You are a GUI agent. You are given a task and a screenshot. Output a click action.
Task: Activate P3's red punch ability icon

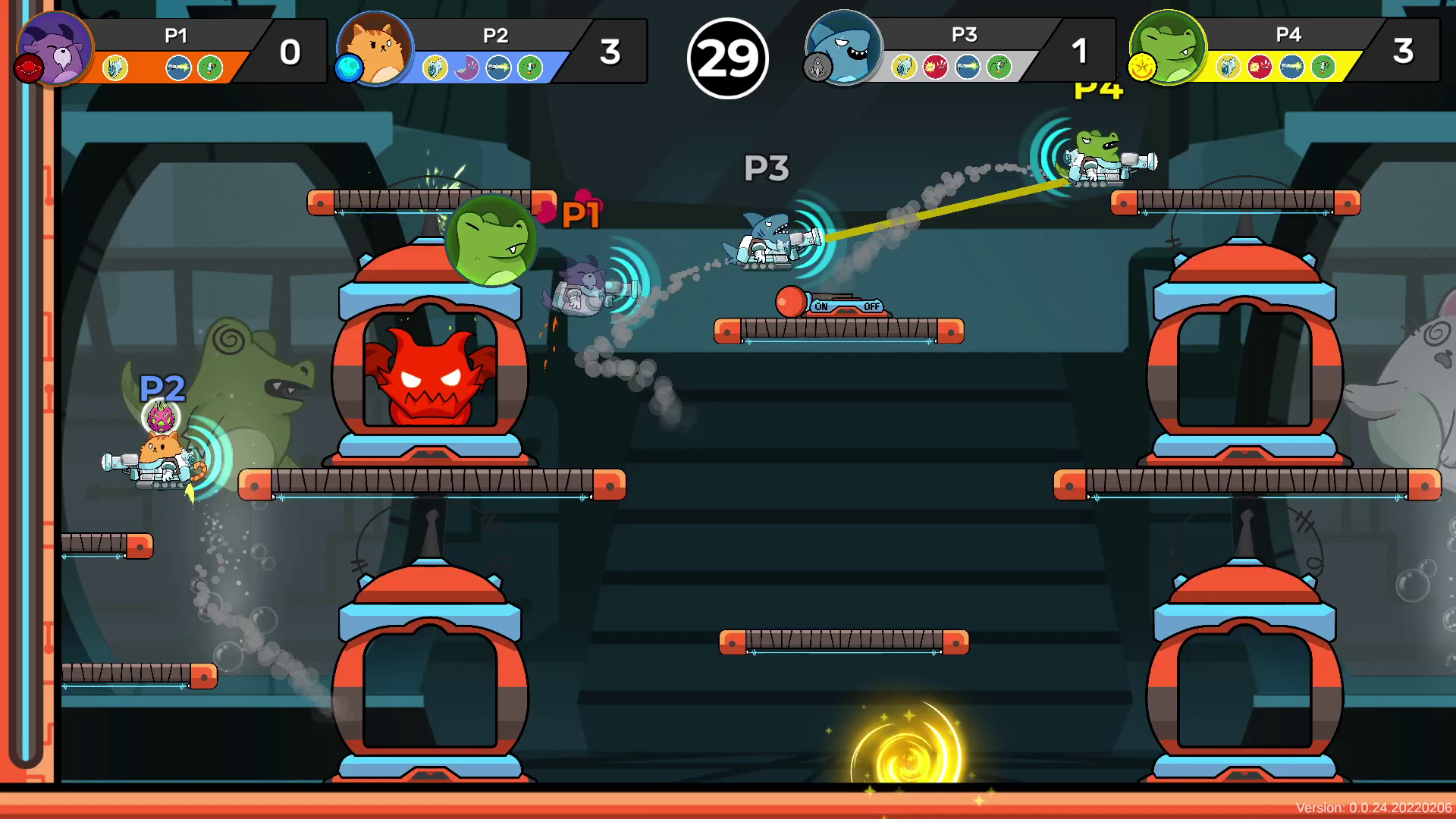coord(936,67)
